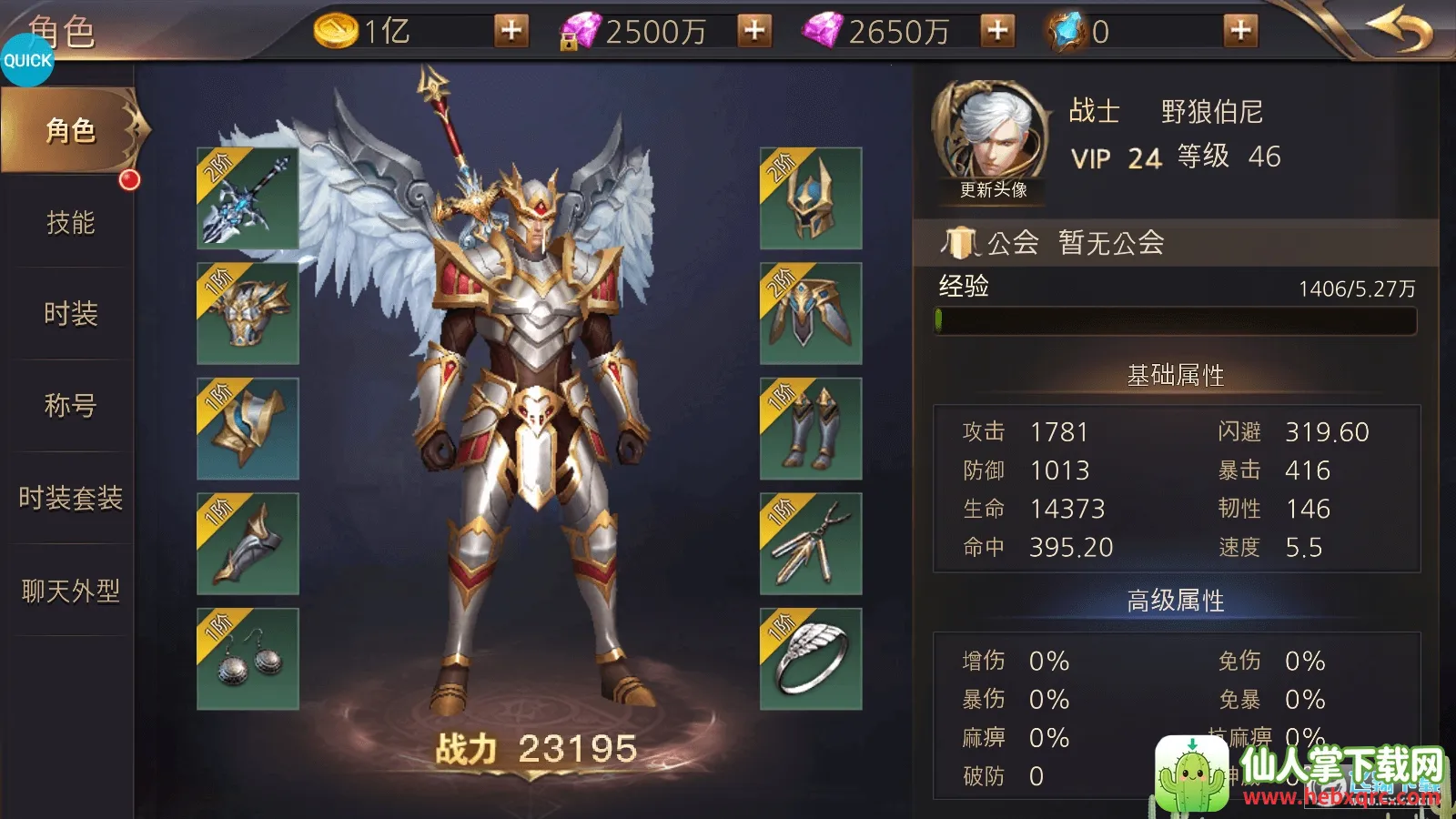Switch to the 角色 tab
Image resolution: width=1456 pixels, height=819 pixels.
70,131
